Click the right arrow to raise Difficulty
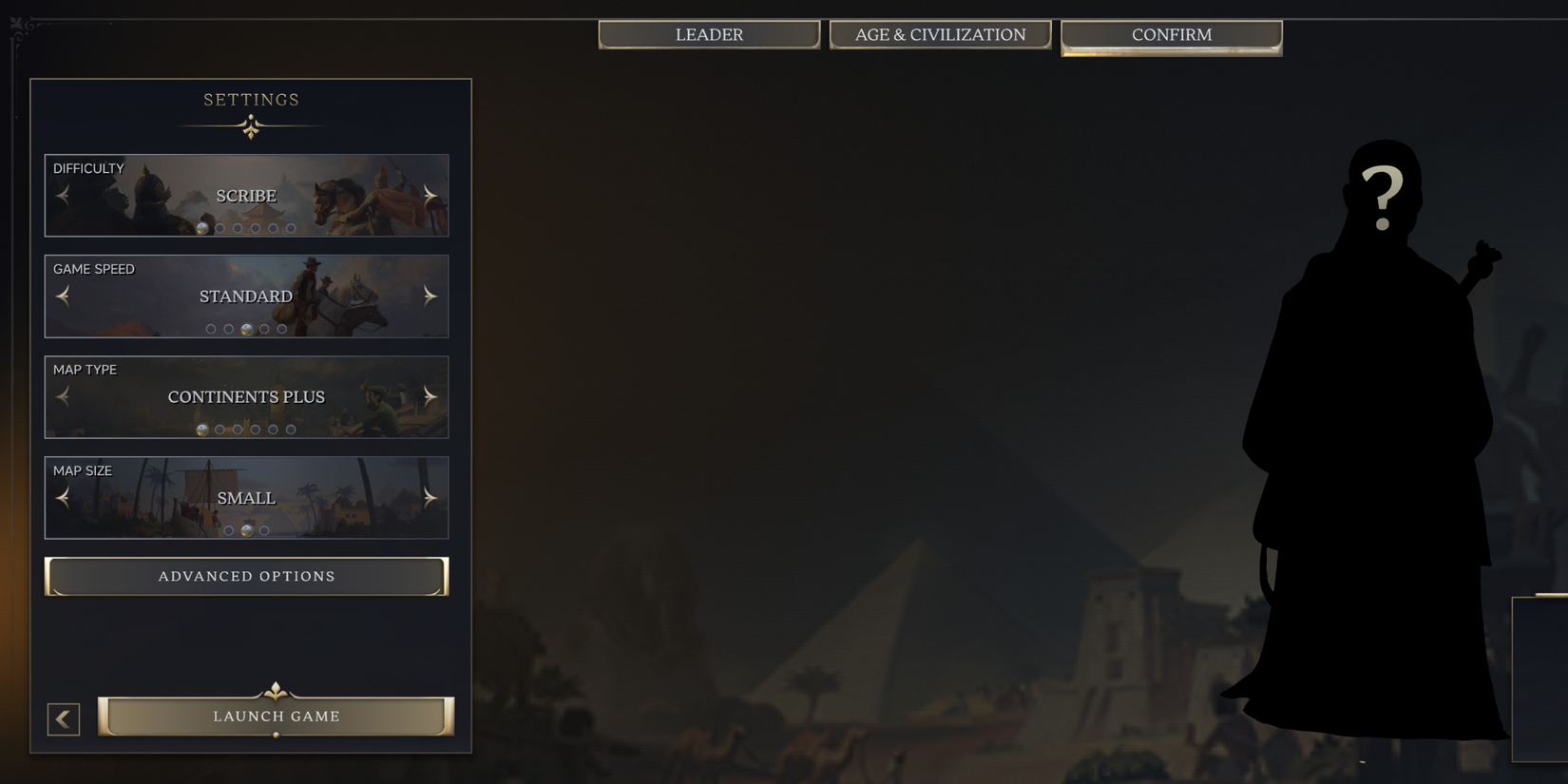Image resolution: width=1568 pixels, height=784 pixels. [x=430, y=195]
